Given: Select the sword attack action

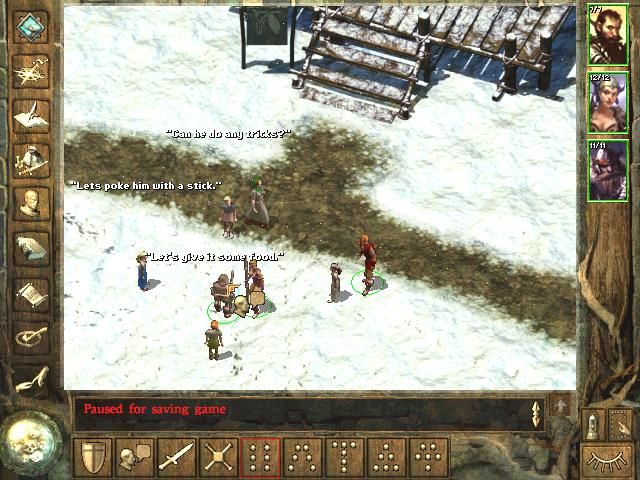Looking at the screenshot, I should (176, 458).
